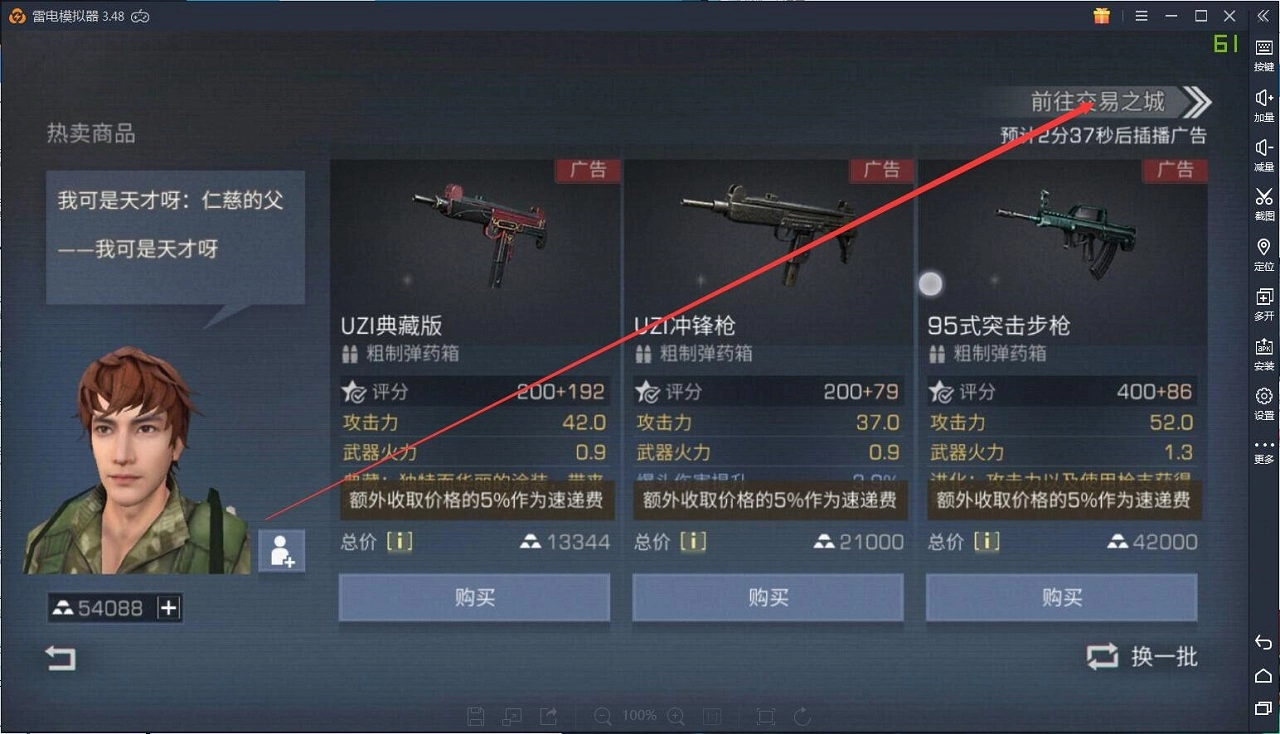Click the gift icon in the title bar

pyautogui.click(x=1100, y=16)
